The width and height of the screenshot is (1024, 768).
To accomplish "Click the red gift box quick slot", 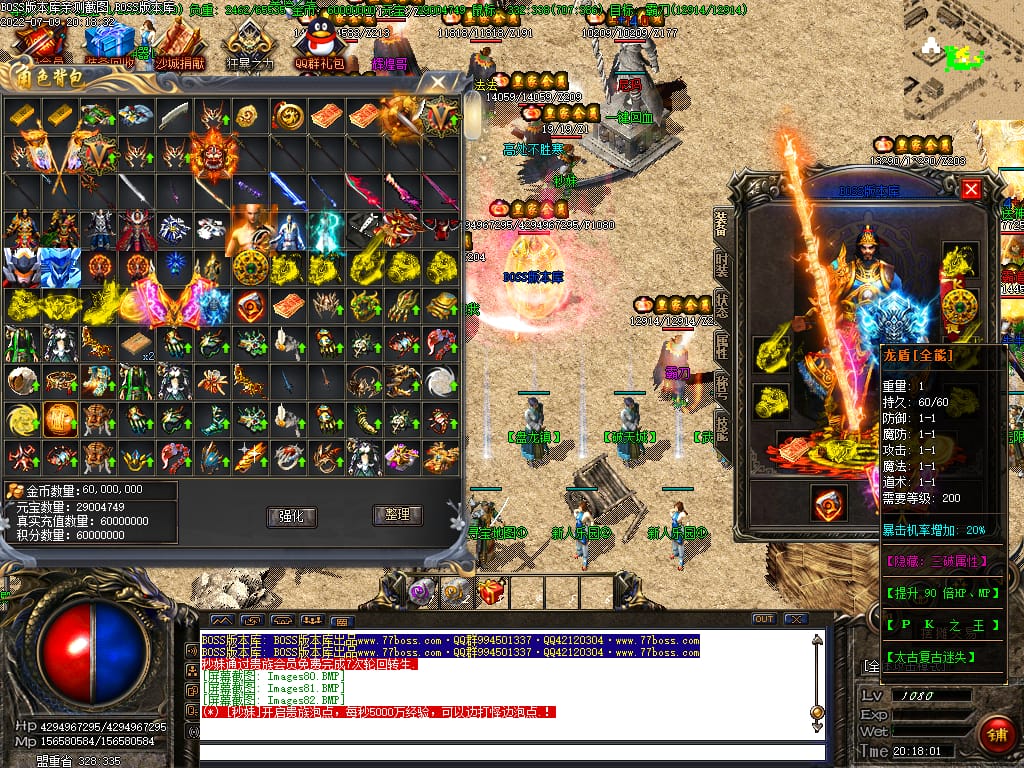I will [491, 592].
